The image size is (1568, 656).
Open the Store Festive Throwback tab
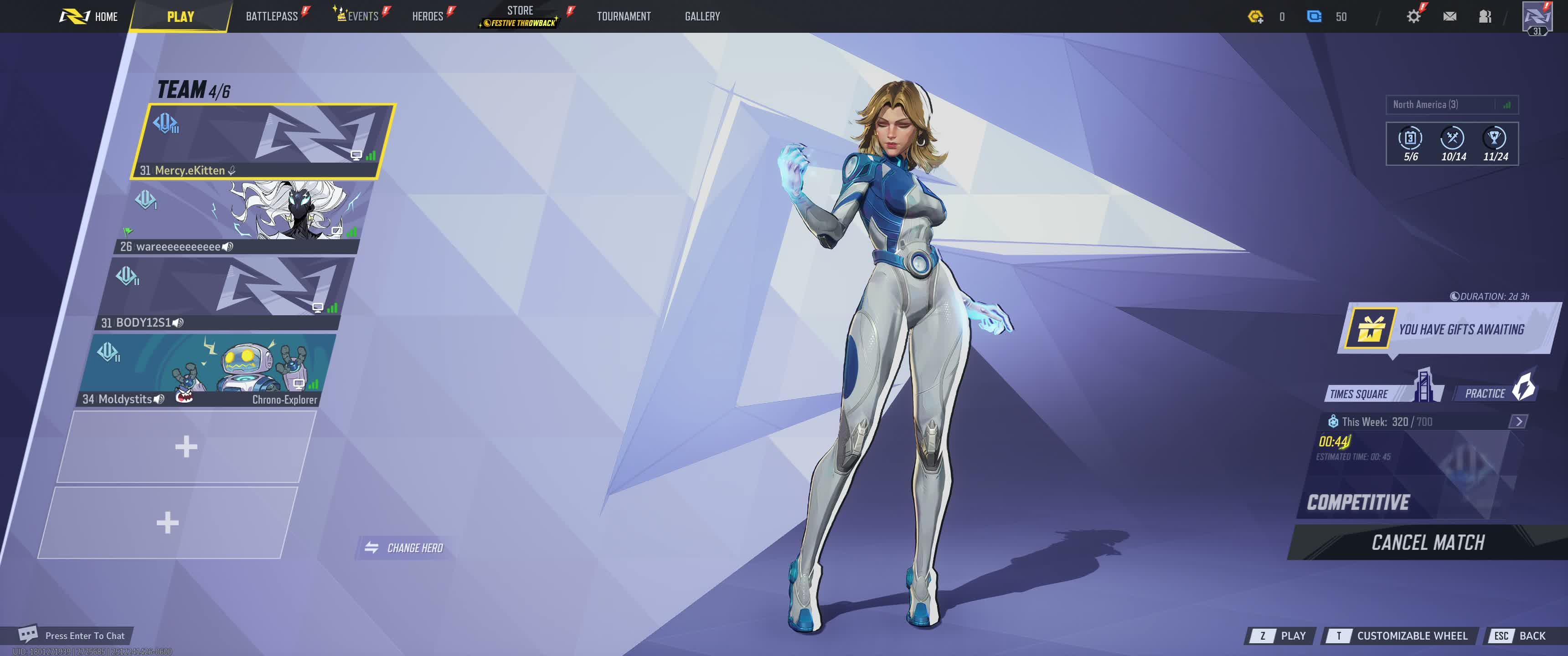click(520, 16)
